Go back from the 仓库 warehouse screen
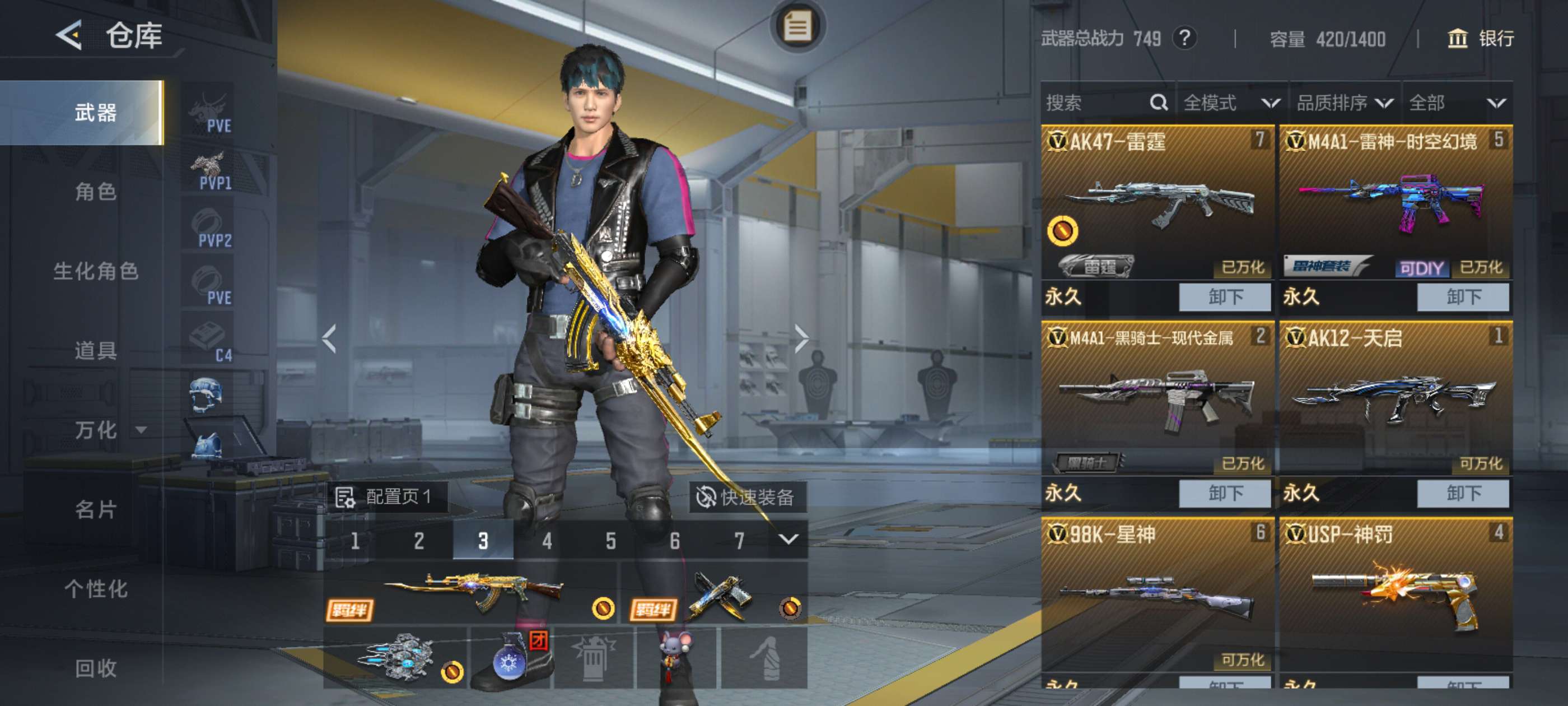This screenshot has height=706, width=1568. tap(69, 35)
